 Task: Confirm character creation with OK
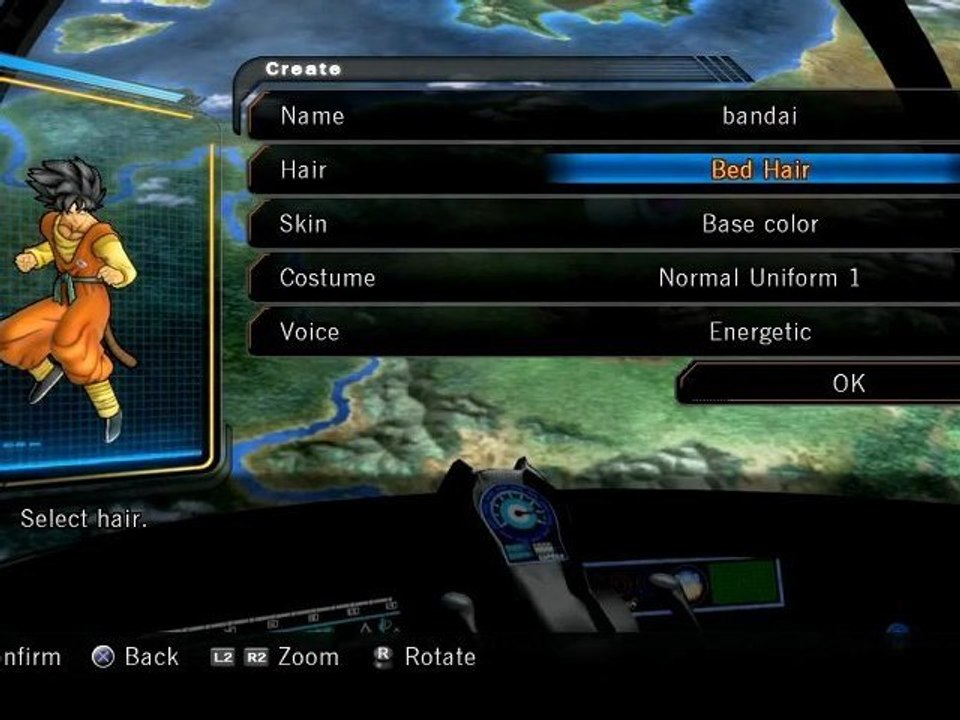820,383
